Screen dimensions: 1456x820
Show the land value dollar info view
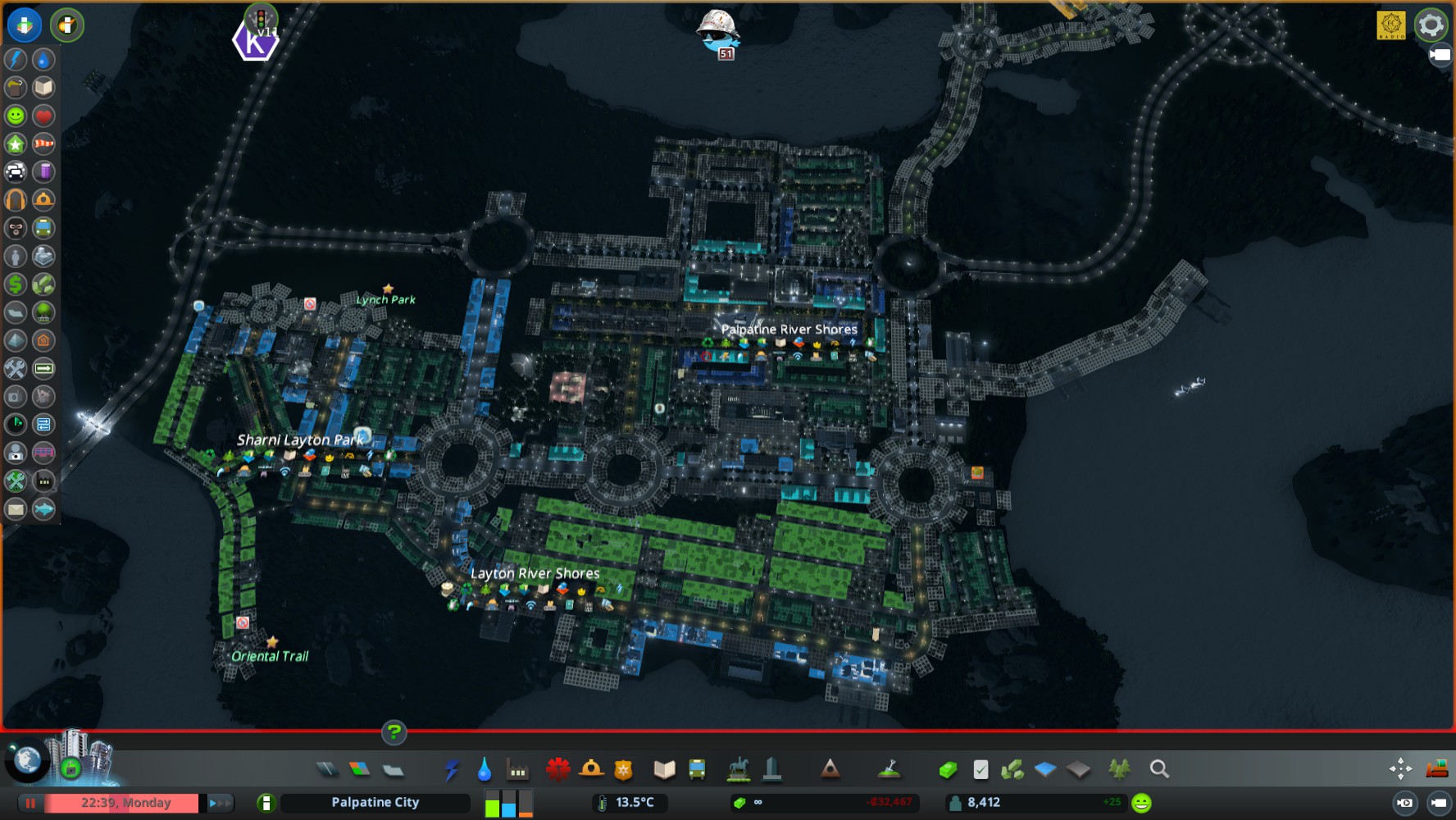16,285
